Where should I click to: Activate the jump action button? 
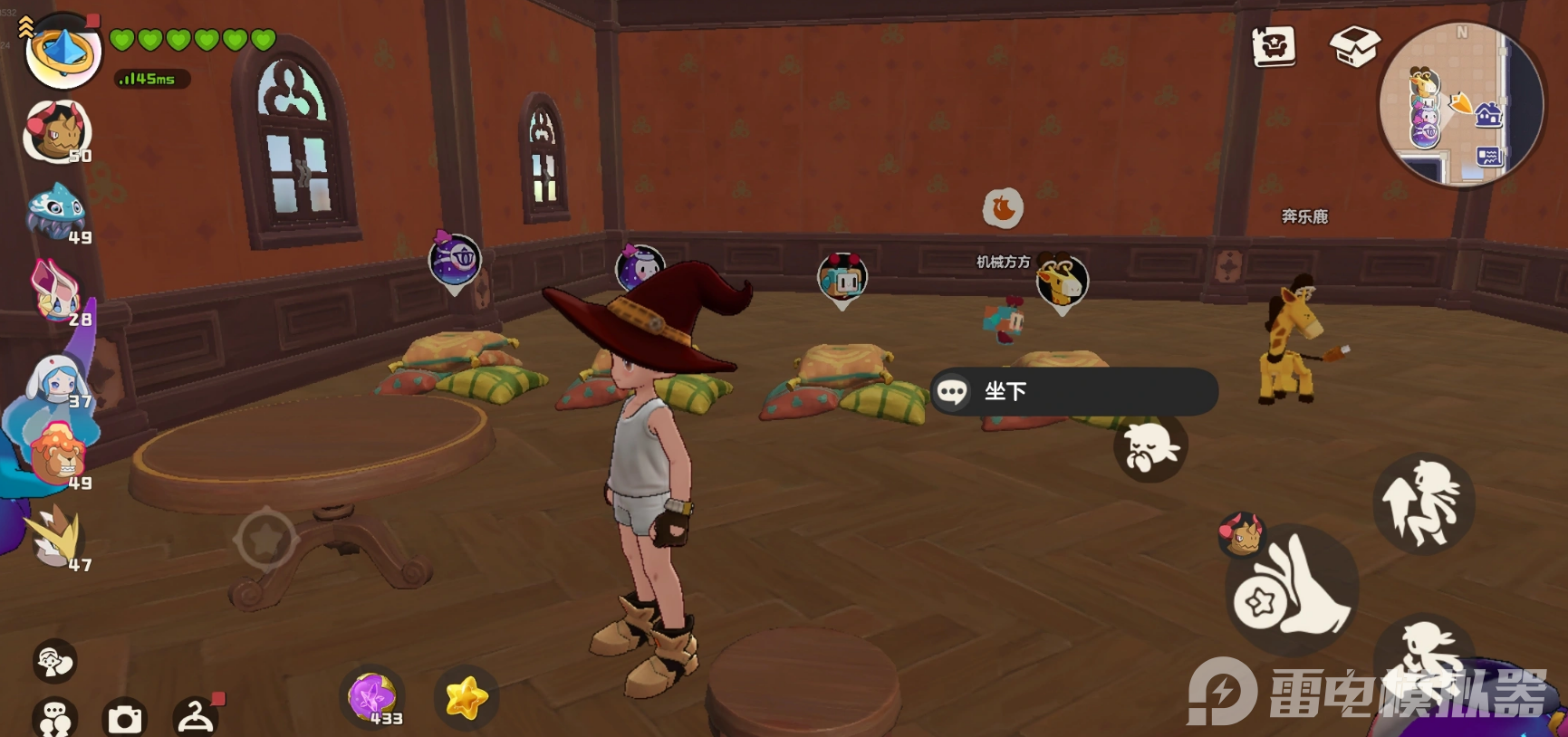tap(1423, 503)
